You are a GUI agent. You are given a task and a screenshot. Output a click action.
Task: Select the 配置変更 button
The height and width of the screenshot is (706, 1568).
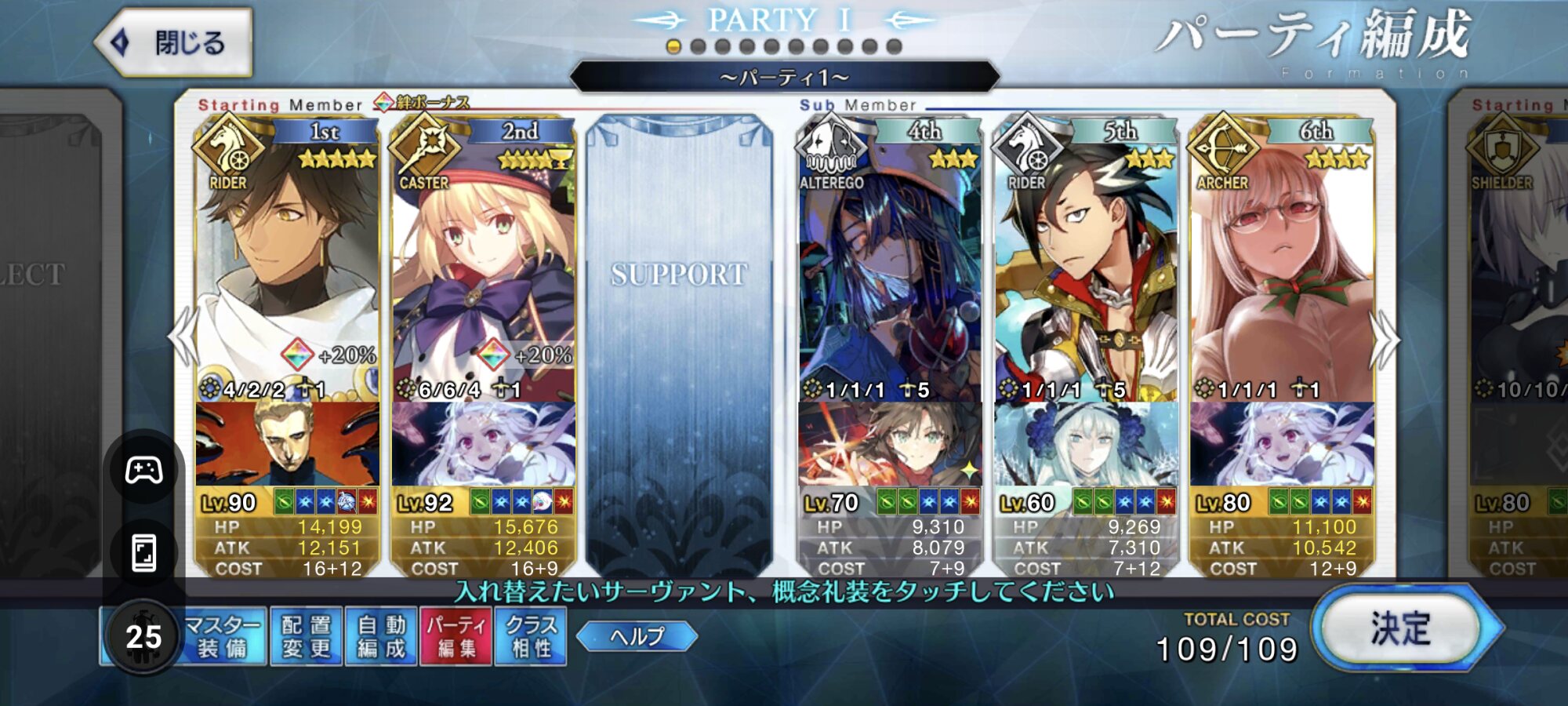(306, 636)
